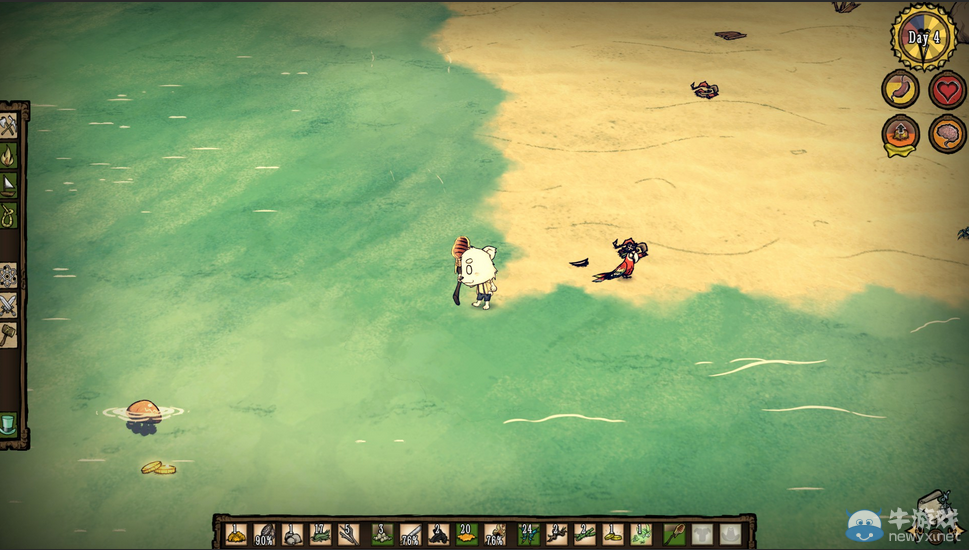Screen dimensions: 969x550
Task: Choose the gold dubloons inventory slot
Action: tap(614, 534)
